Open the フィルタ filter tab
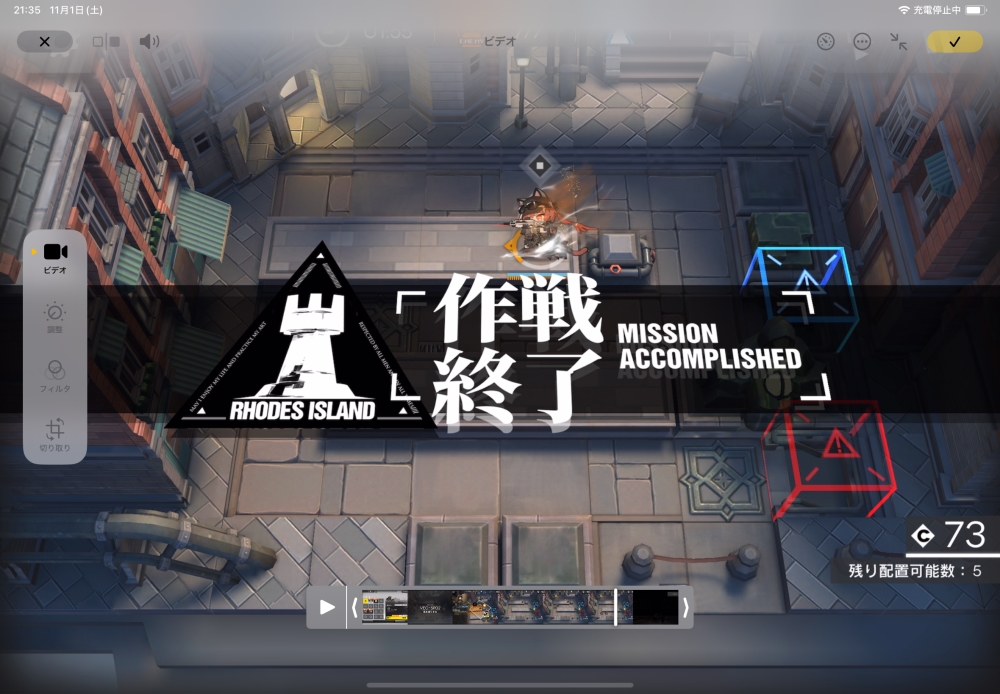 [x=55, y=374]
